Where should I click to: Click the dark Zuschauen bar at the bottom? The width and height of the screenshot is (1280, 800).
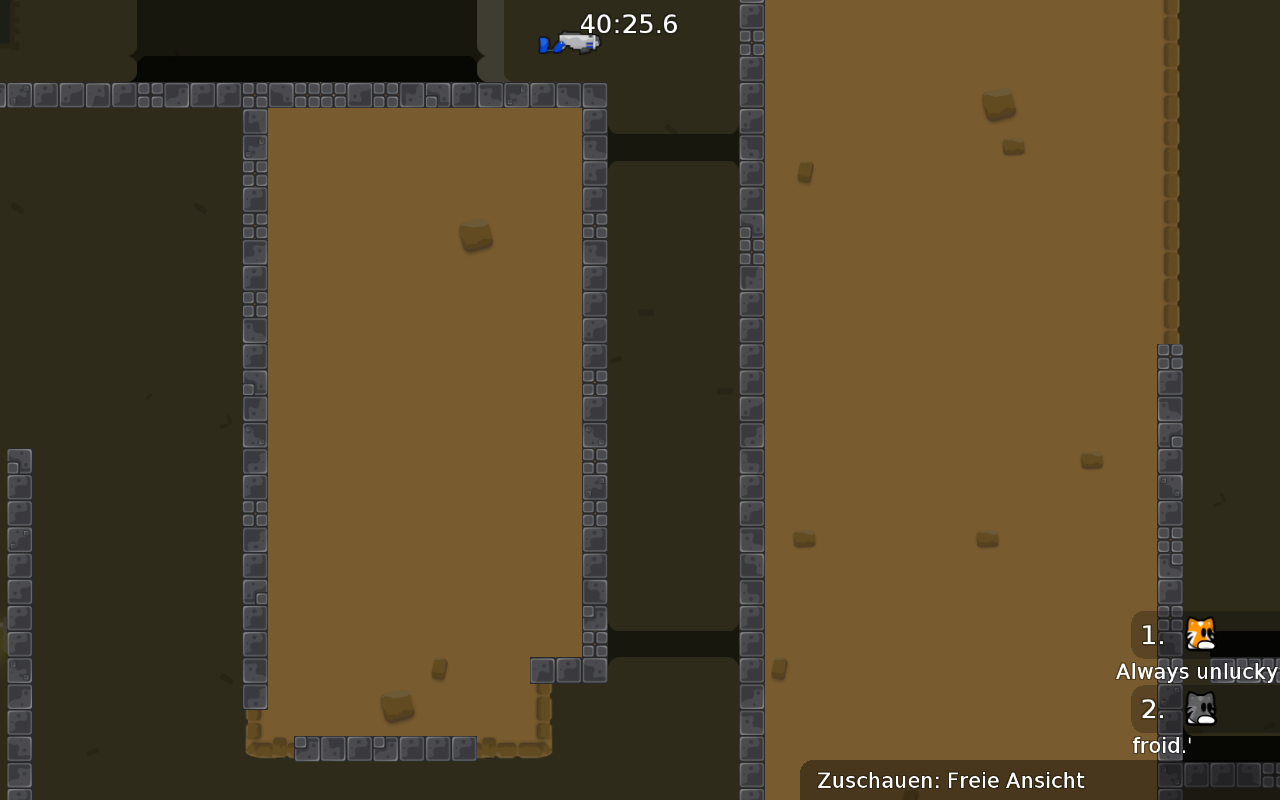point(950,781)
